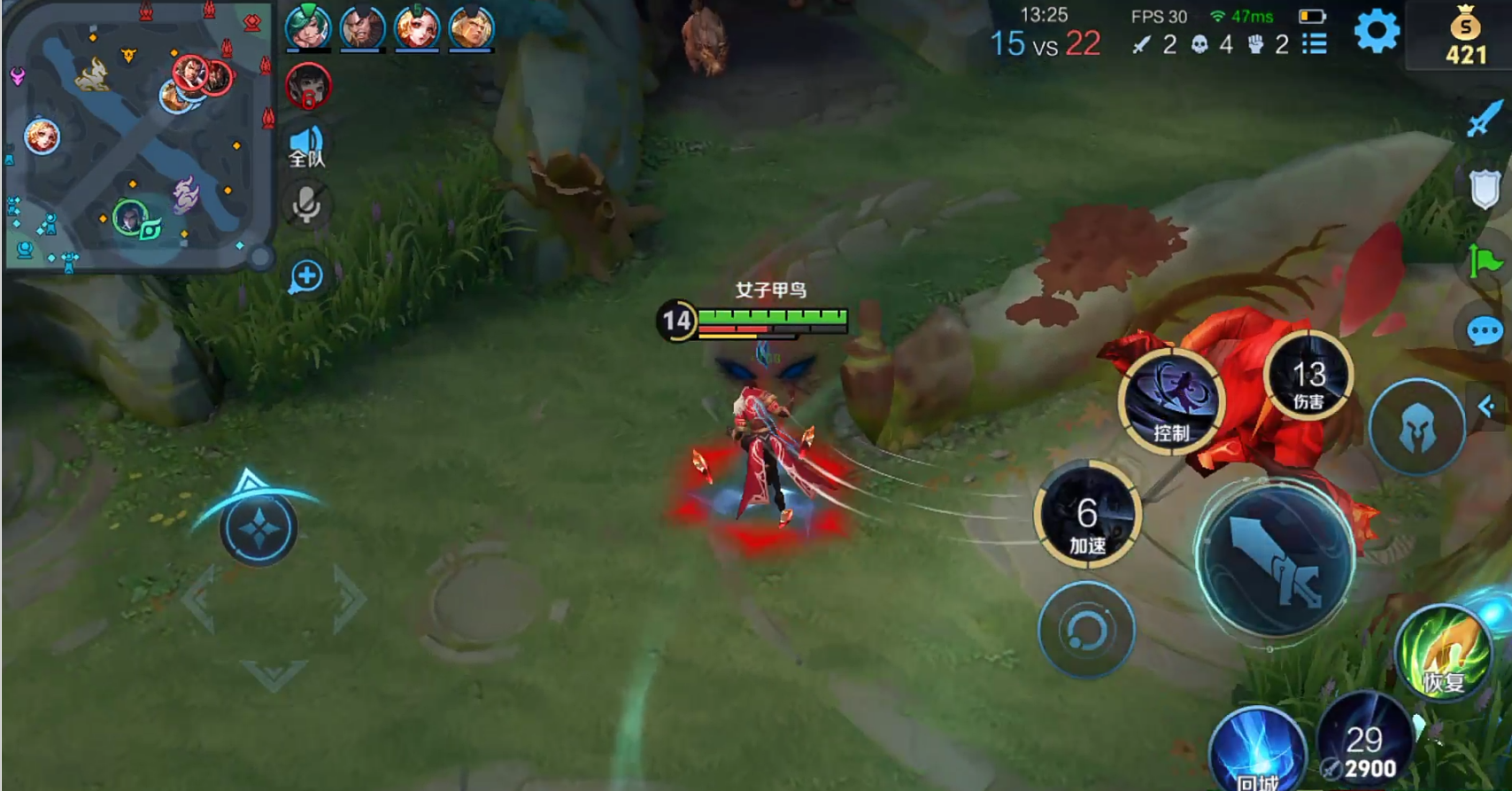Screen dimensions: 1512x791
Task: Toggle the muted microphone
Action: 306,206
